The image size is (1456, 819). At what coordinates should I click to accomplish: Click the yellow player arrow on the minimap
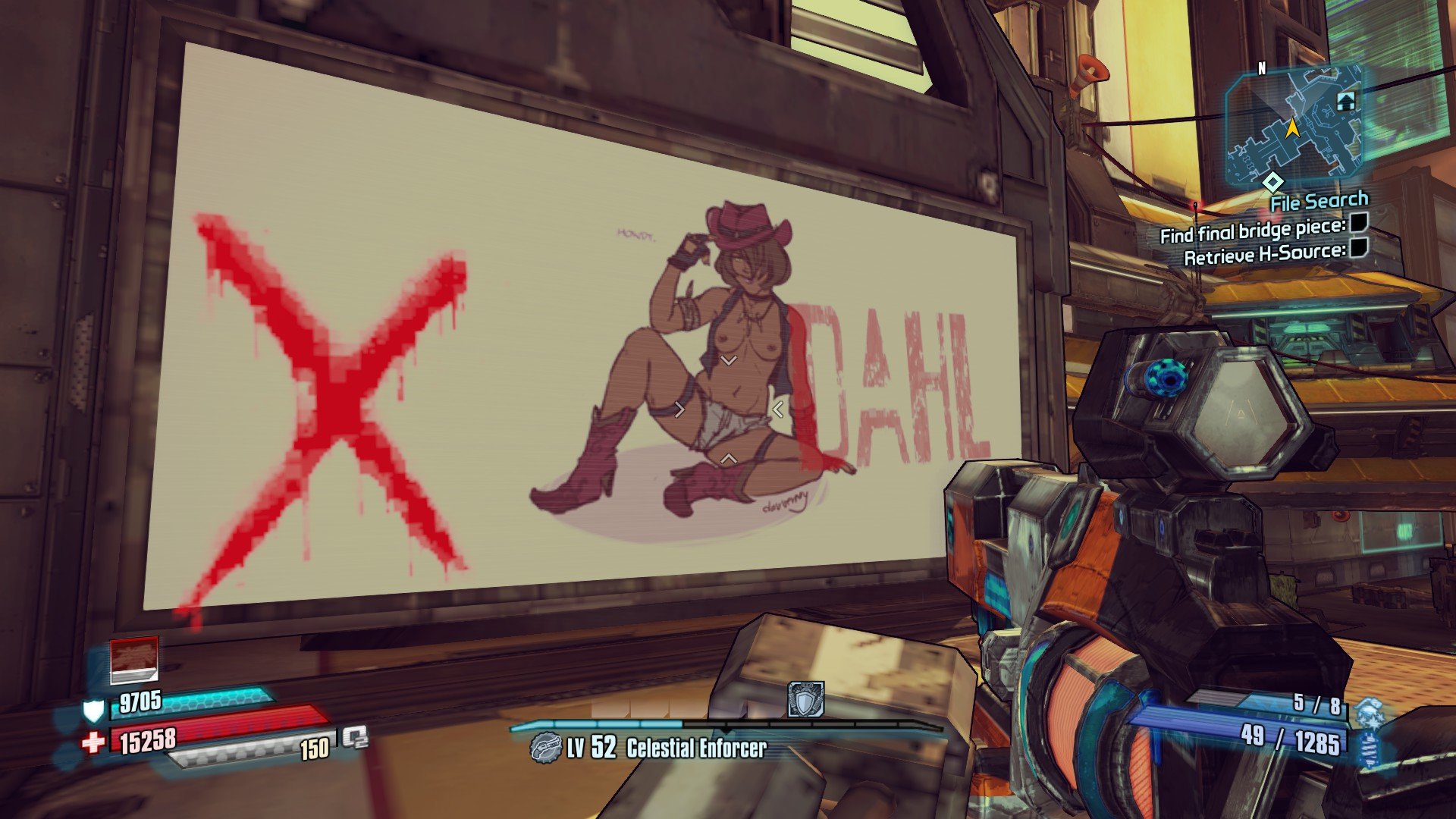1292,128
